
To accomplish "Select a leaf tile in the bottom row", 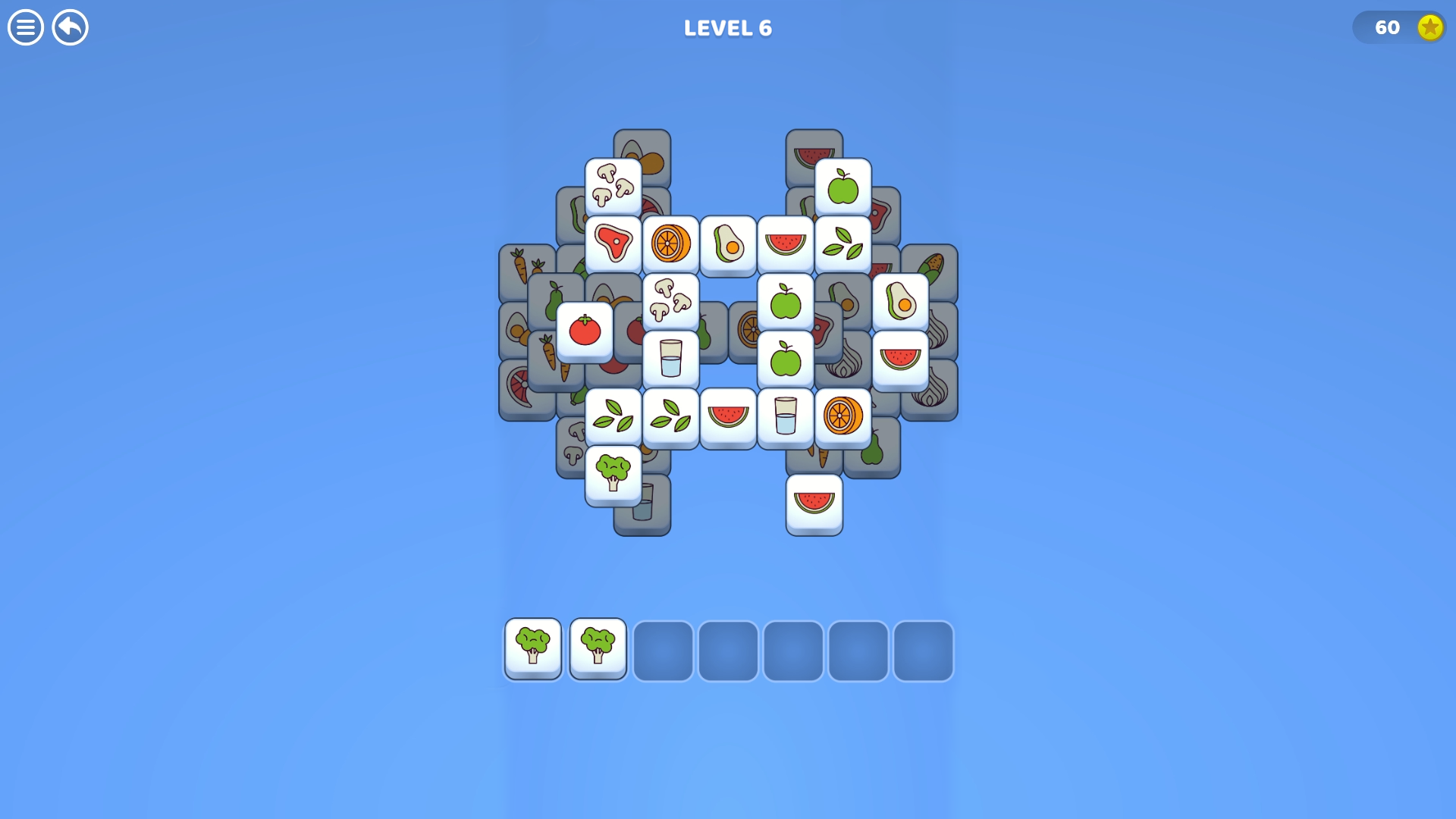I will point(614,416).
